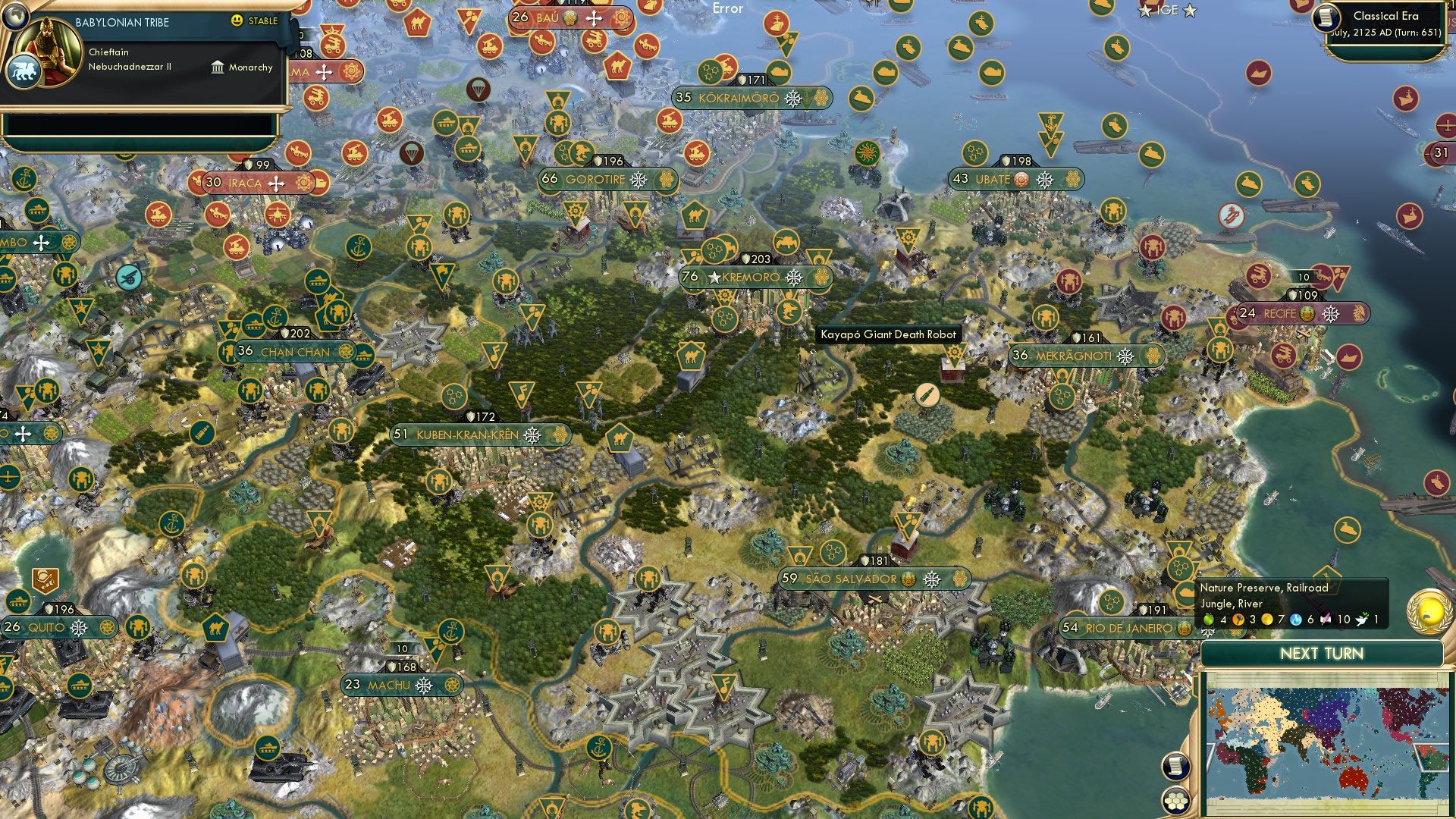
Task: Click the capital star on Kremoro's banner
Action: [x=714, y=278]
